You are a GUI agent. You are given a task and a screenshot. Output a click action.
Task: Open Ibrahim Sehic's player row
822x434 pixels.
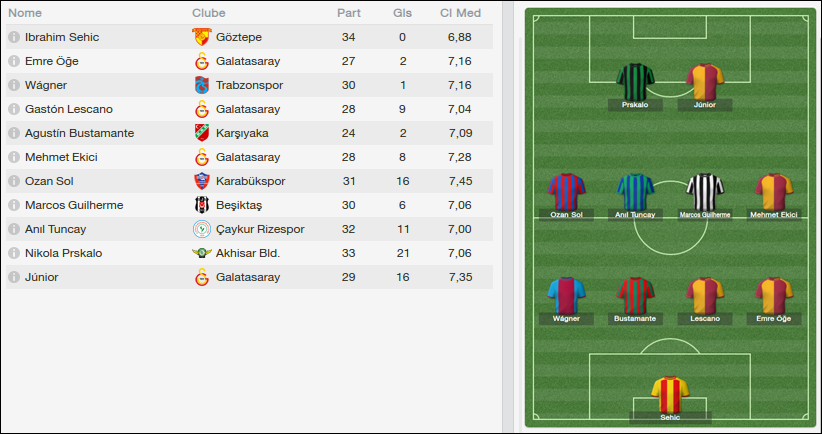(62, 37)
